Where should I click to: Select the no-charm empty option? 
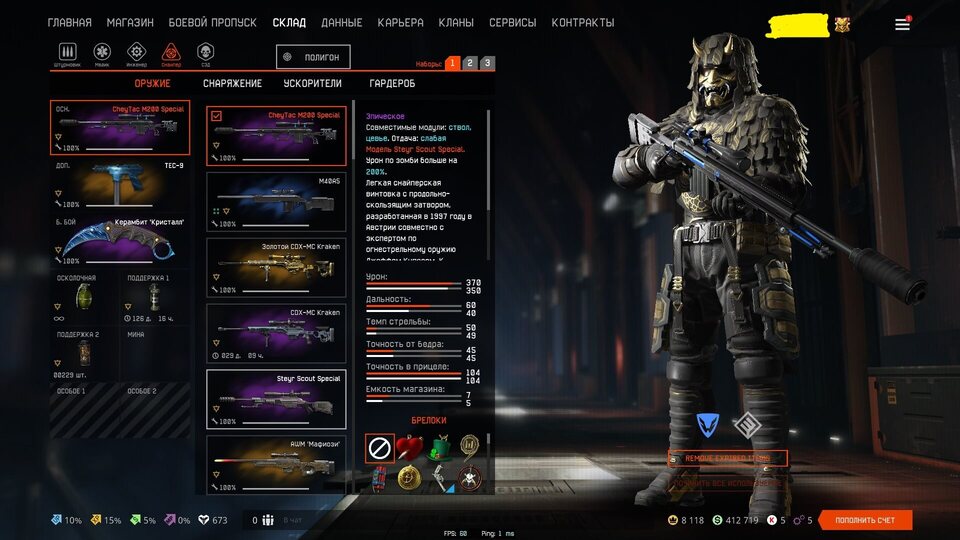point(379,447)
